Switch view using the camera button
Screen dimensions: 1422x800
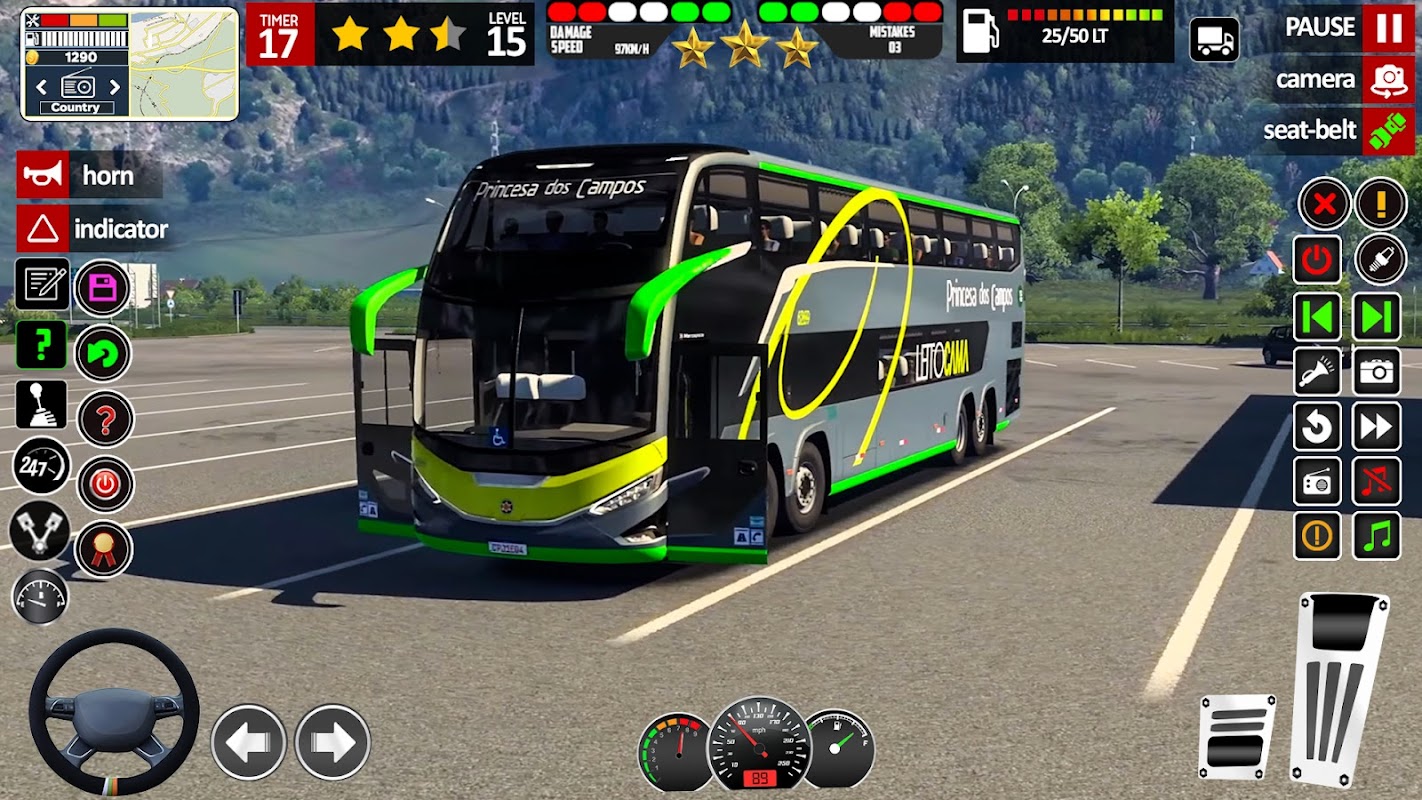pyautogui.click(x=1387, y=79)
